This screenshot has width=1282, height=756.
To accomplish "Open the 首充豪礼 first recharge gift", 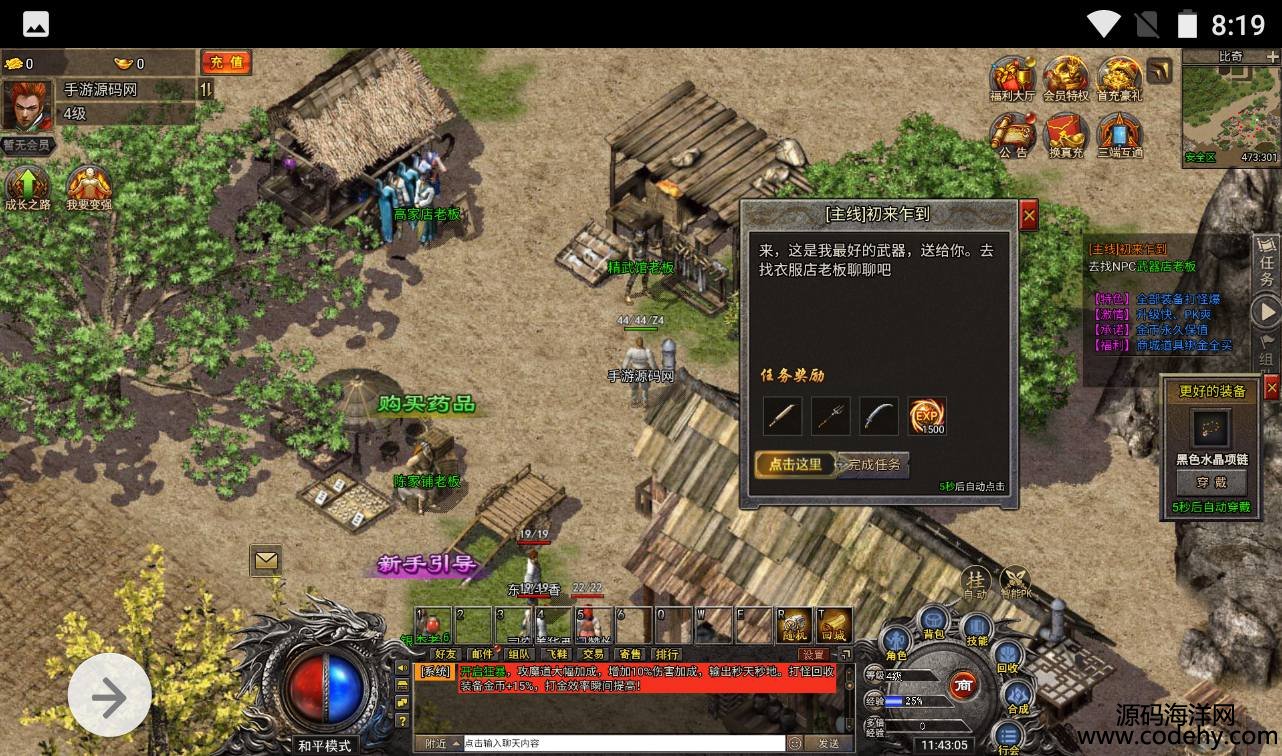I will pos(1119,78).
